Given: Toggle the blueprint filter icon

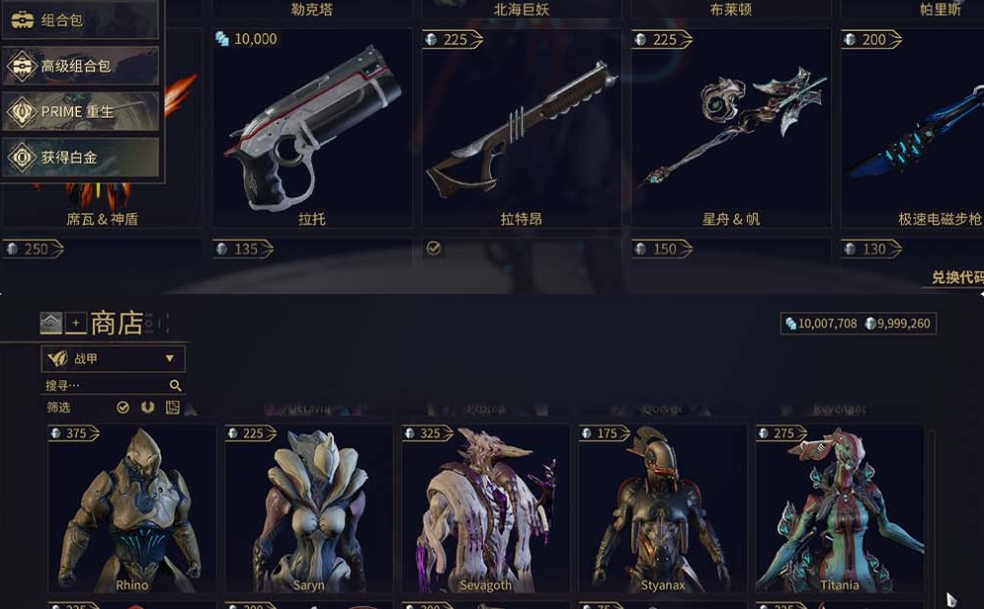Looking at the screenshot, I should pyautogui.click(x=173, y=407).
